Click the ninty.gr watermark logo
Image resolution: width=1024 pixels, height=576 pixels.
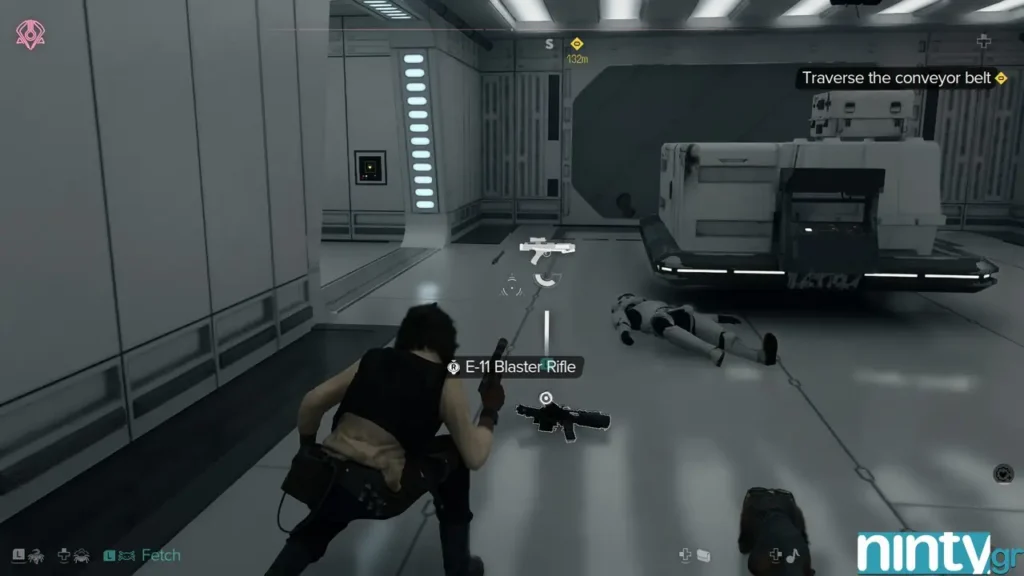coord(937,552)
